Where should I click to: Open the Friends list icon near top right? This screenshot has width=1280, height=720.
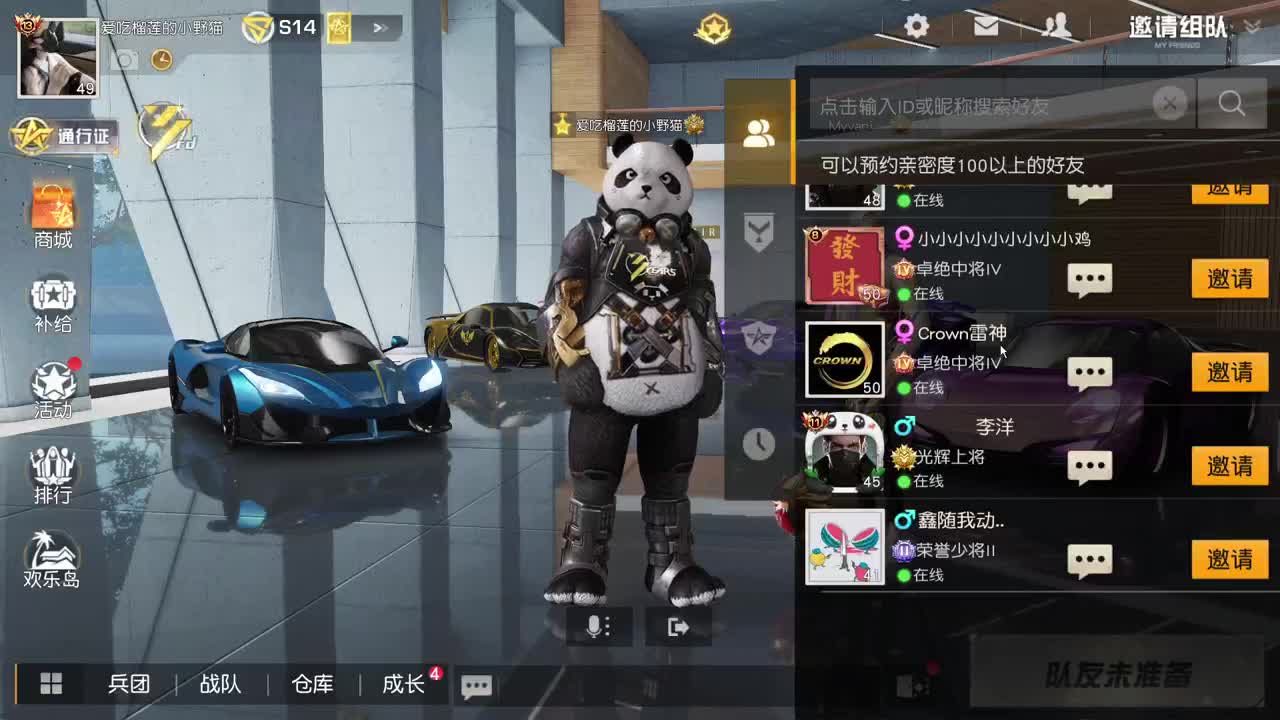pyautogui.click(x=1058, y=27)
